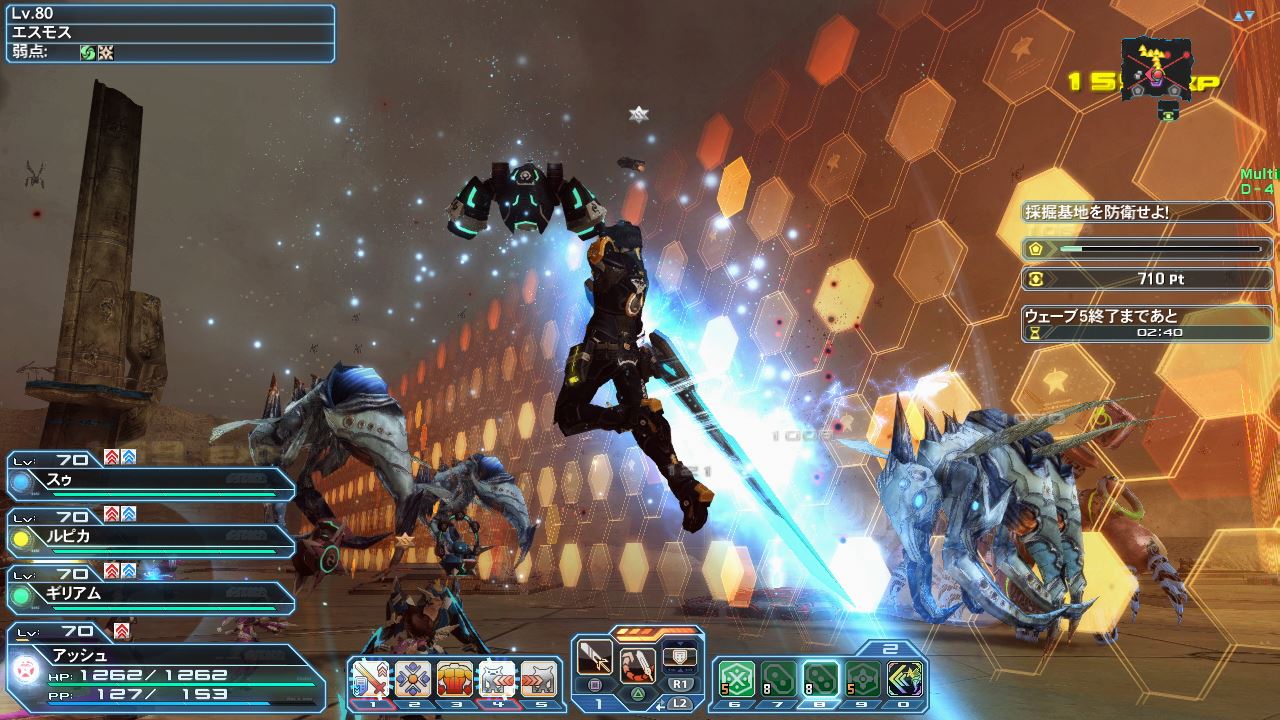Screen dimensions: 1280x720
Task: Toggle the blue arrows above the minimap
Action: [1243, 16]
